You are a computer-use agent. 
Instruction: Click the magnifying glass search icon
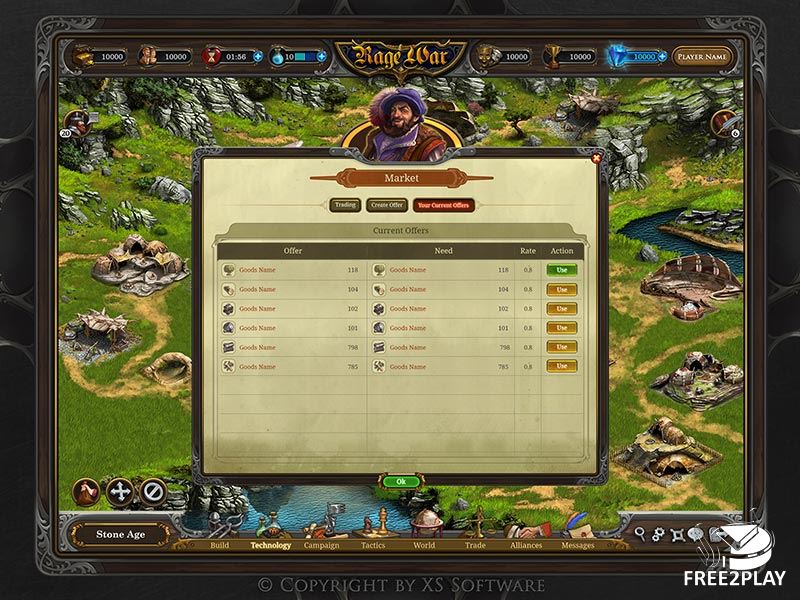tap(640, 534)
